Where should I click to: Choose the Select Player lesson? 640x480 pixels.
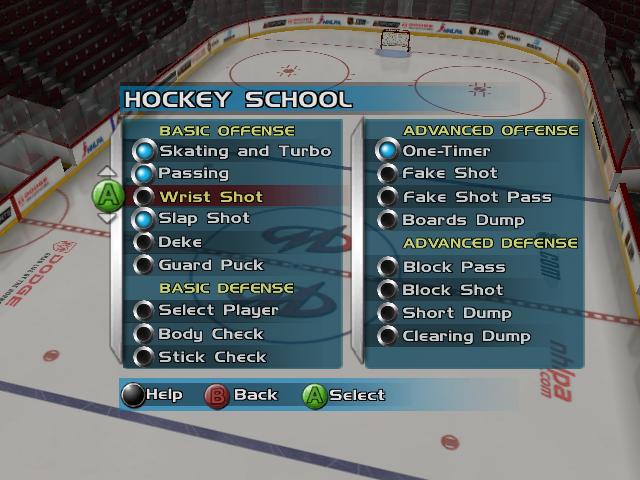(218, 311)
